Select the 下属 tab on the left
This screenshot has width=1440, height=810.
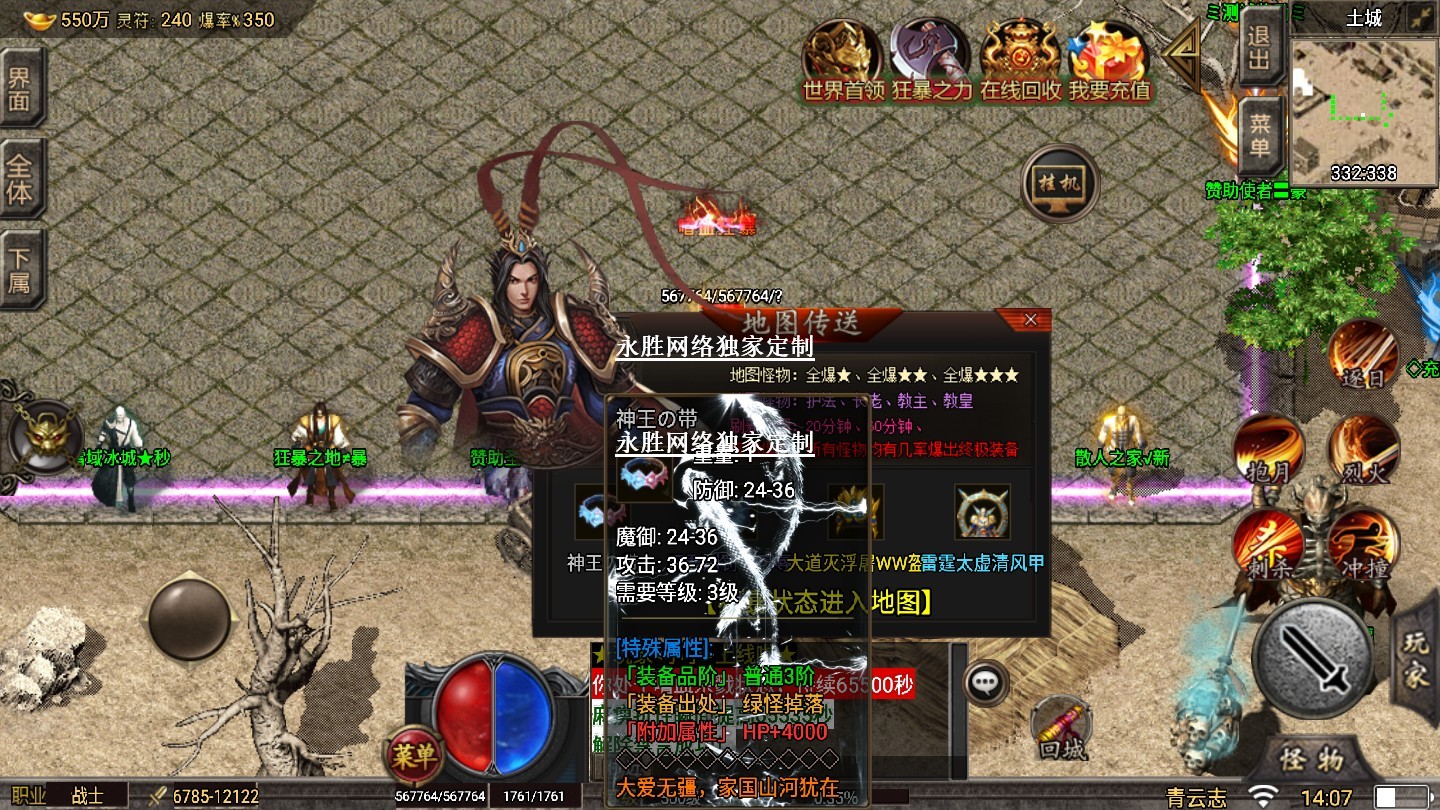tap(20, 268)
